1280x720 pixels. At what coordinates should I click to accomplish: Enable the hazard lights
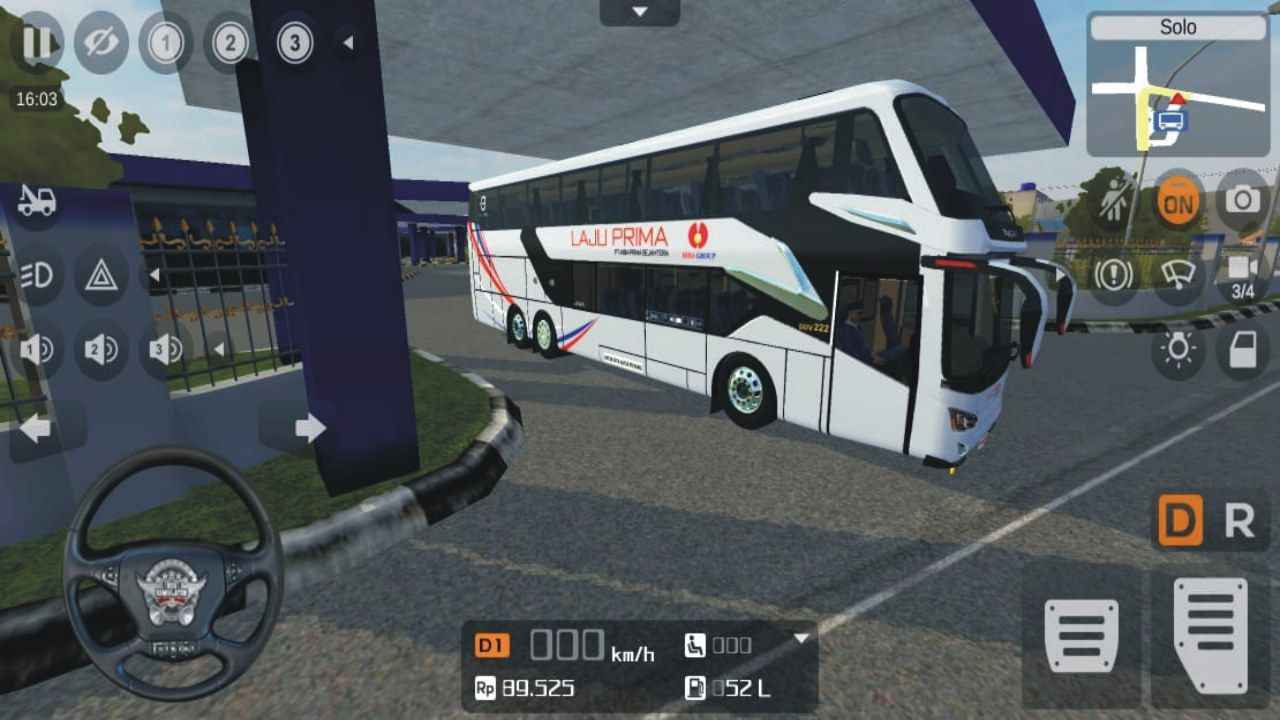point(100,275)
